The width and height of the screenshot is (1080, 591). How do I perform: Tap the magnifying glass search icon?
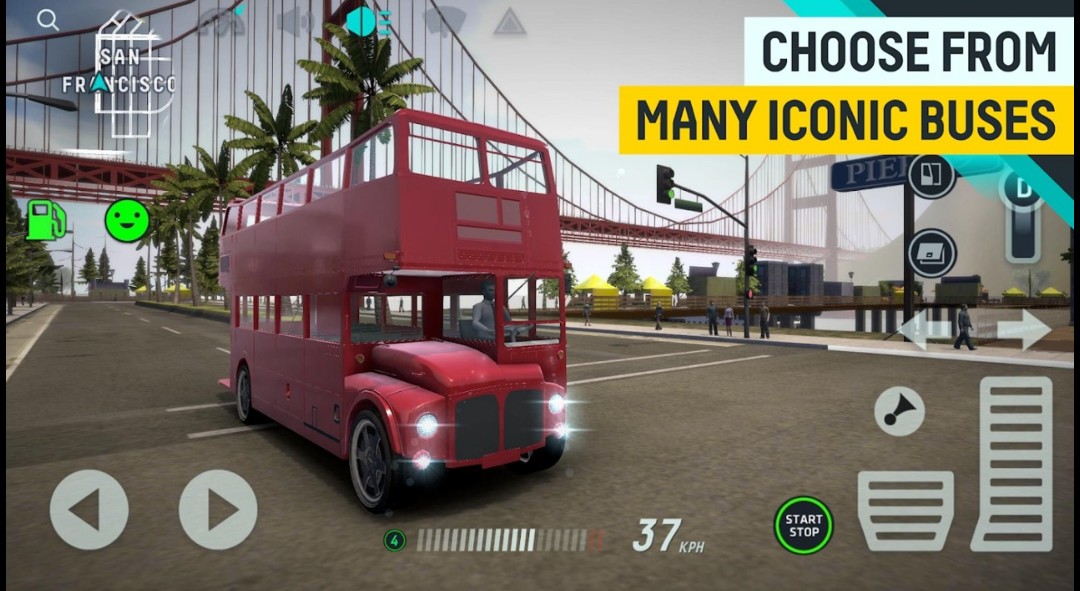click(47, 20)
